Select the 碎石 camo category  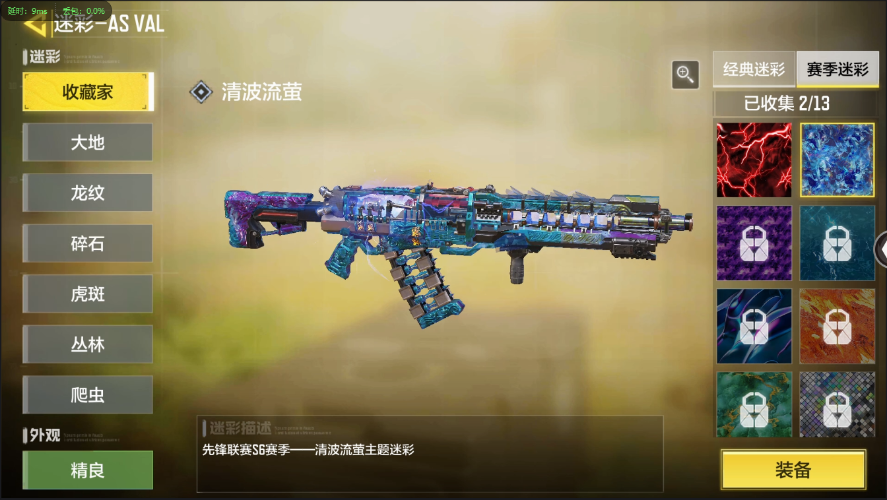(x=88, y=244)
